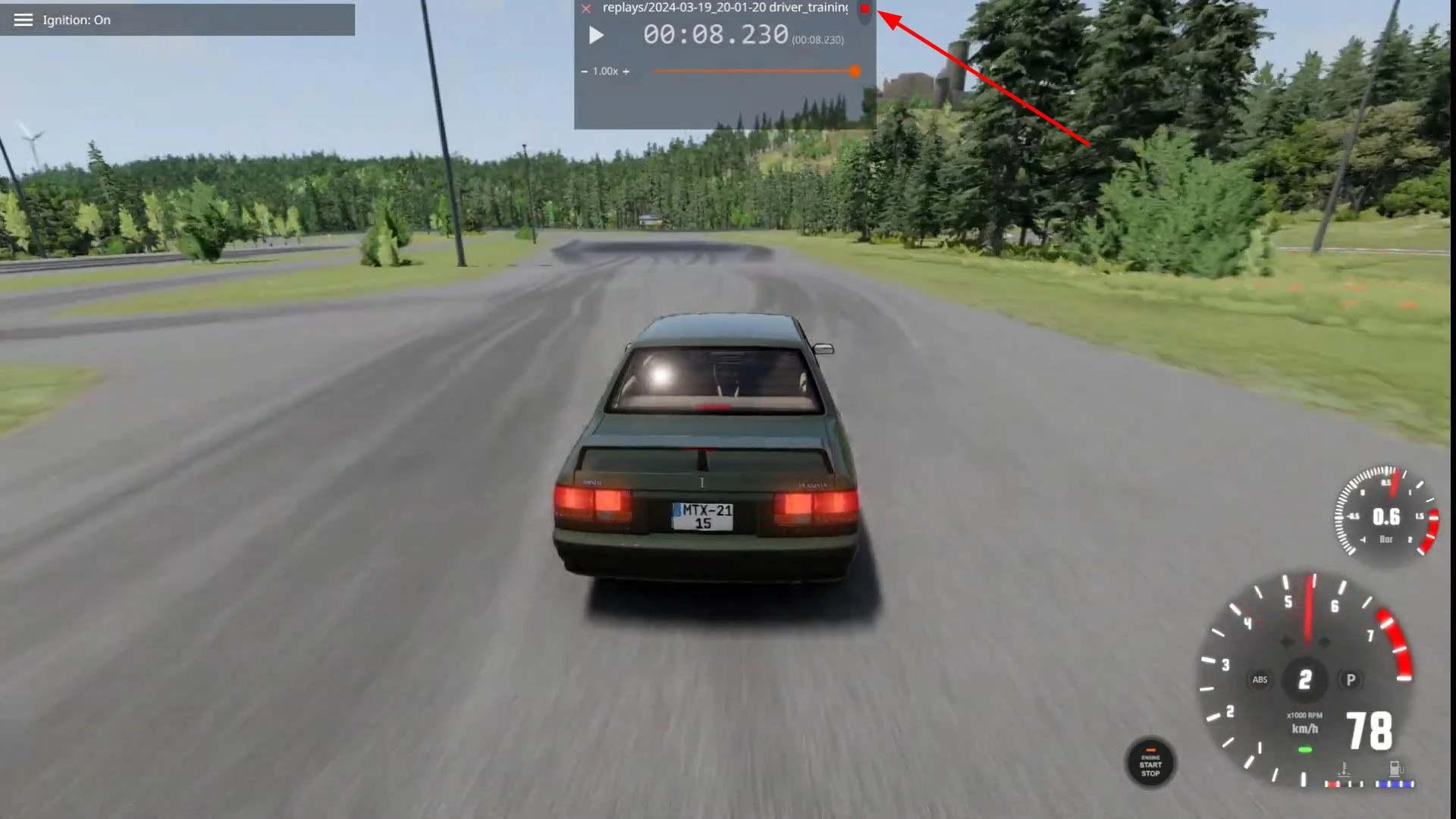Click the coolant temperature icon on the gauge
This screenshot has width=1456, height=819.
point(1344,767)
